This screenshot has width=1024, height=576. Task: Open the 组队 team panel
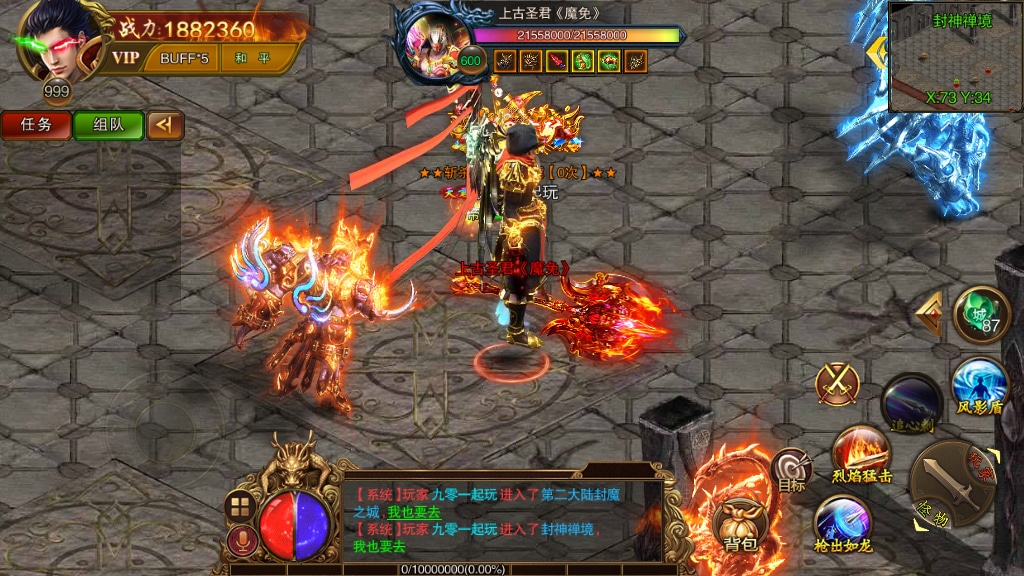[x=108, y=125]
